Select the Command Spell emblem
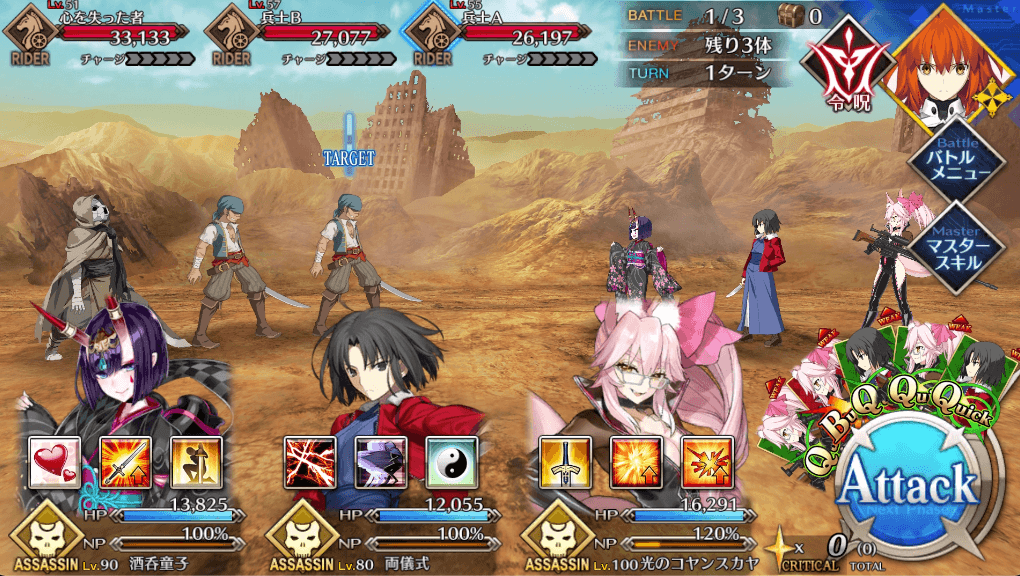The image size is (1020, 576). pyautogui.click(x=849, y=62)
